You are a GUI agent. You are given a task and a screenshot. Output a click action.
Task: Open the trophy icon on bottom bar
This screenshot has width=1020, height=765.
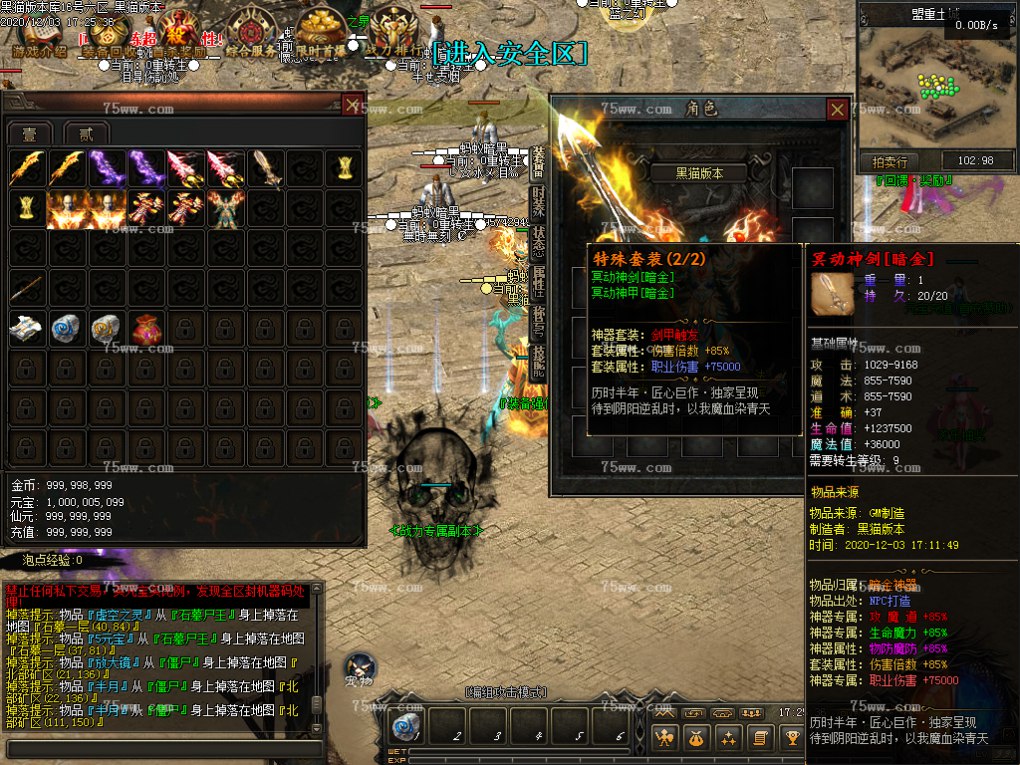click(793, 738)
